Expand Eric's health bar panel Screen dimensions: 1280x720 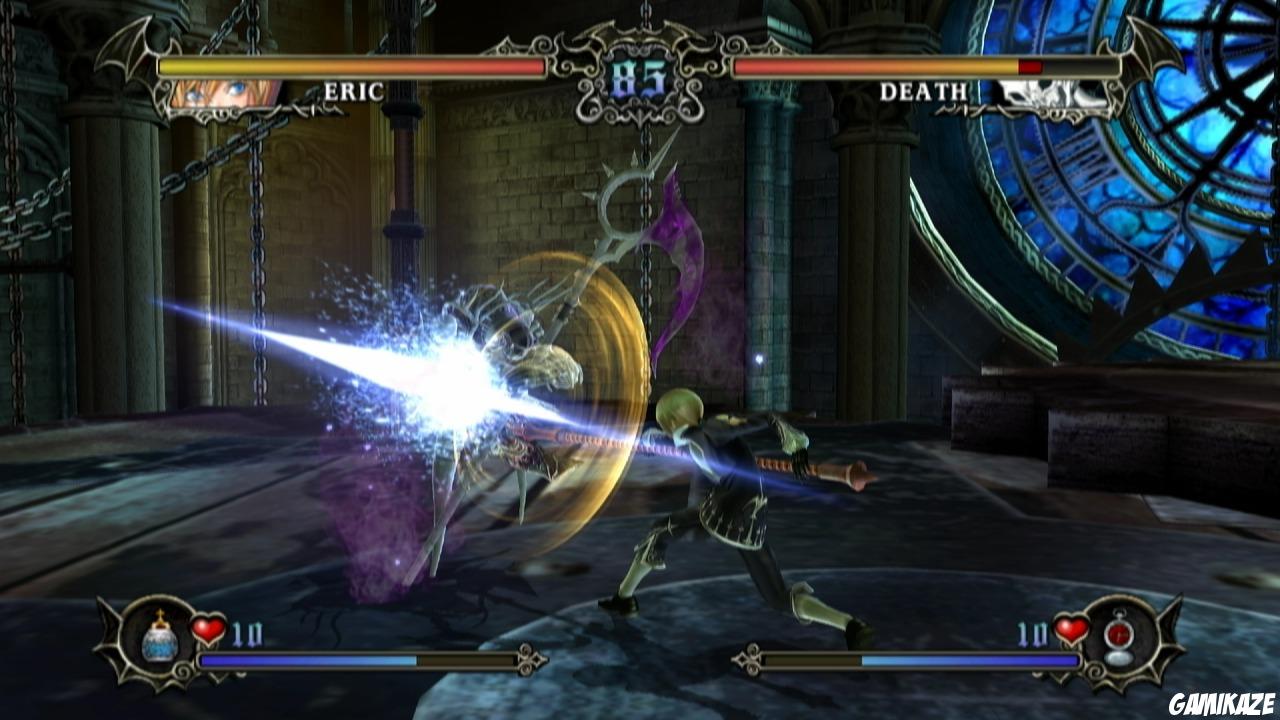pyautogui.click(x=350, y=67)
